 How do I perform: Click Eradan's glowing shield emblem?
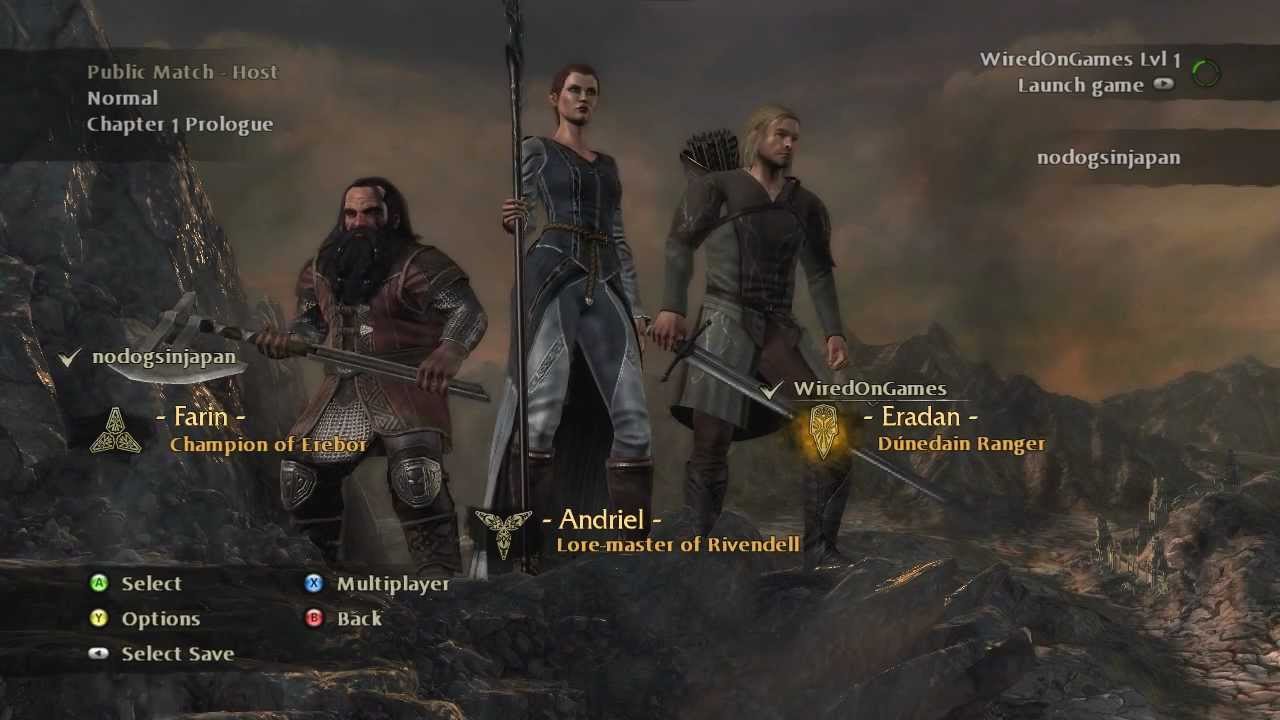(x=824, y=431)
